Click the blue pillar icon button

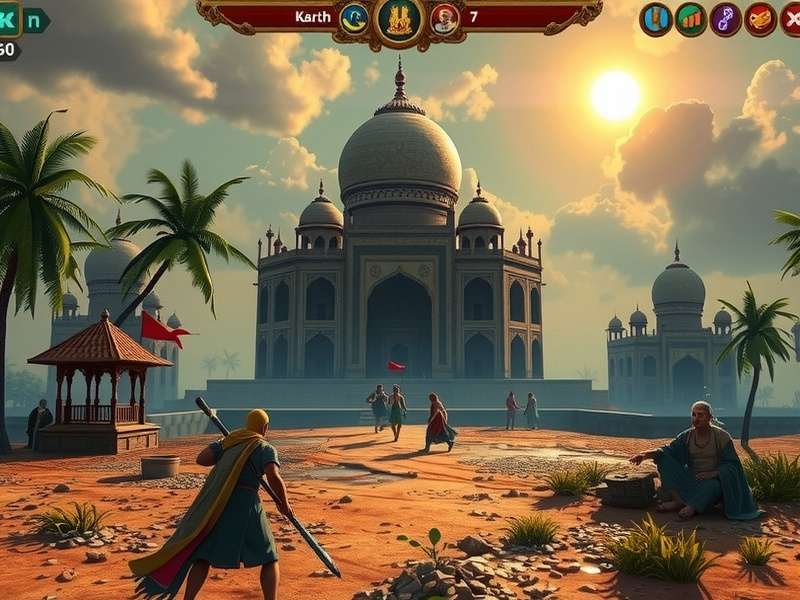point(656,19)
